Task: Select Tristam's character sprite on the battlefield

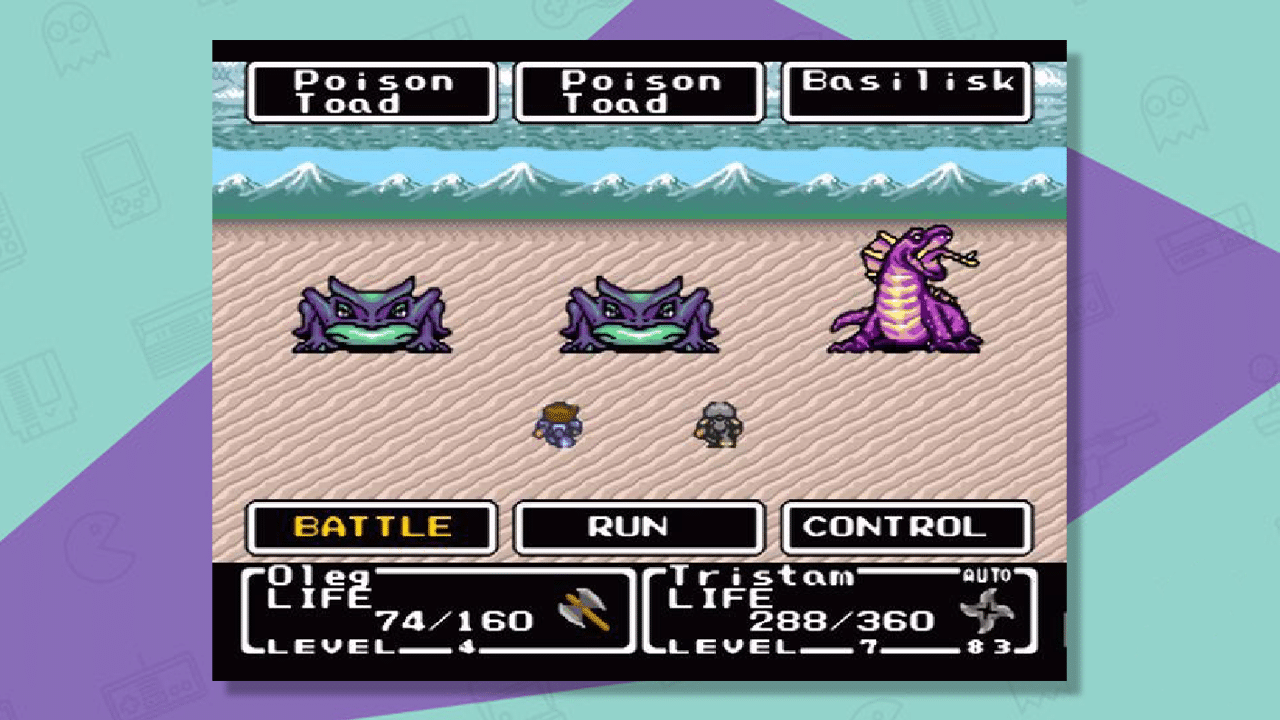Action: point(718,425)
